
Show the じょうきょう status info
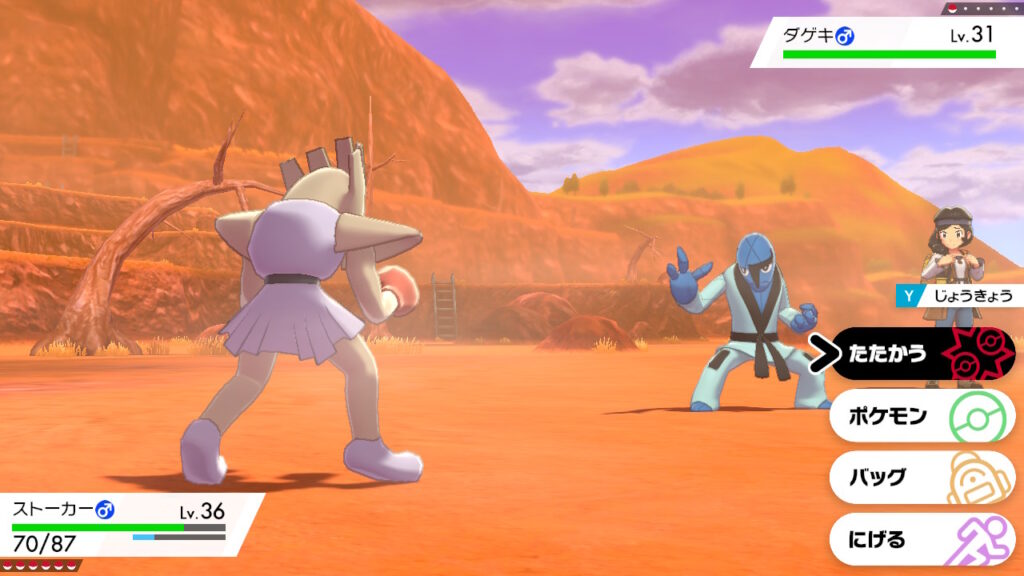coord(958,295)
